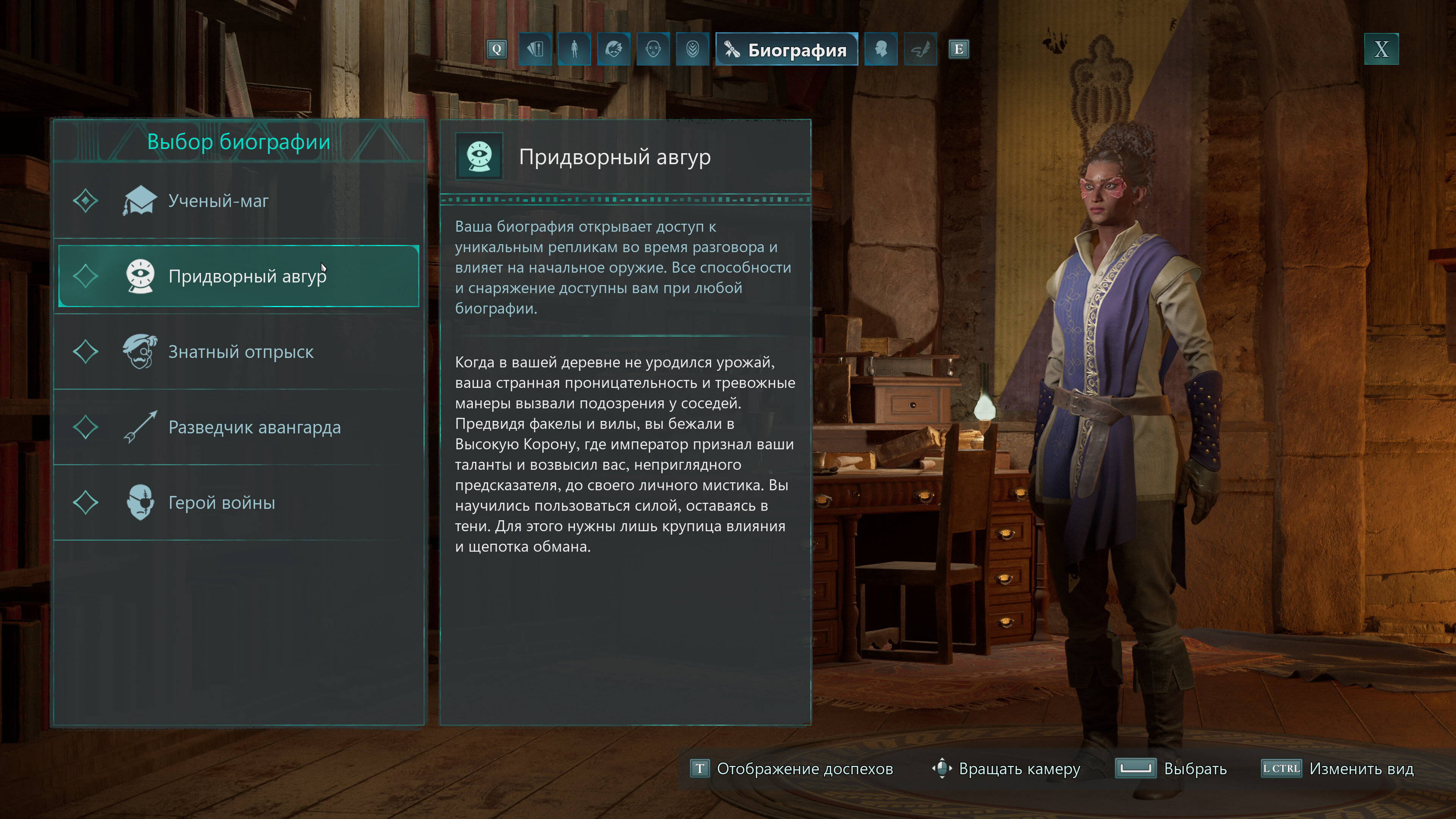Viewport: 1456px width, 819px height.
Task: Toggle Отображение доспехов armor display
Action: [x=792, y=769]
